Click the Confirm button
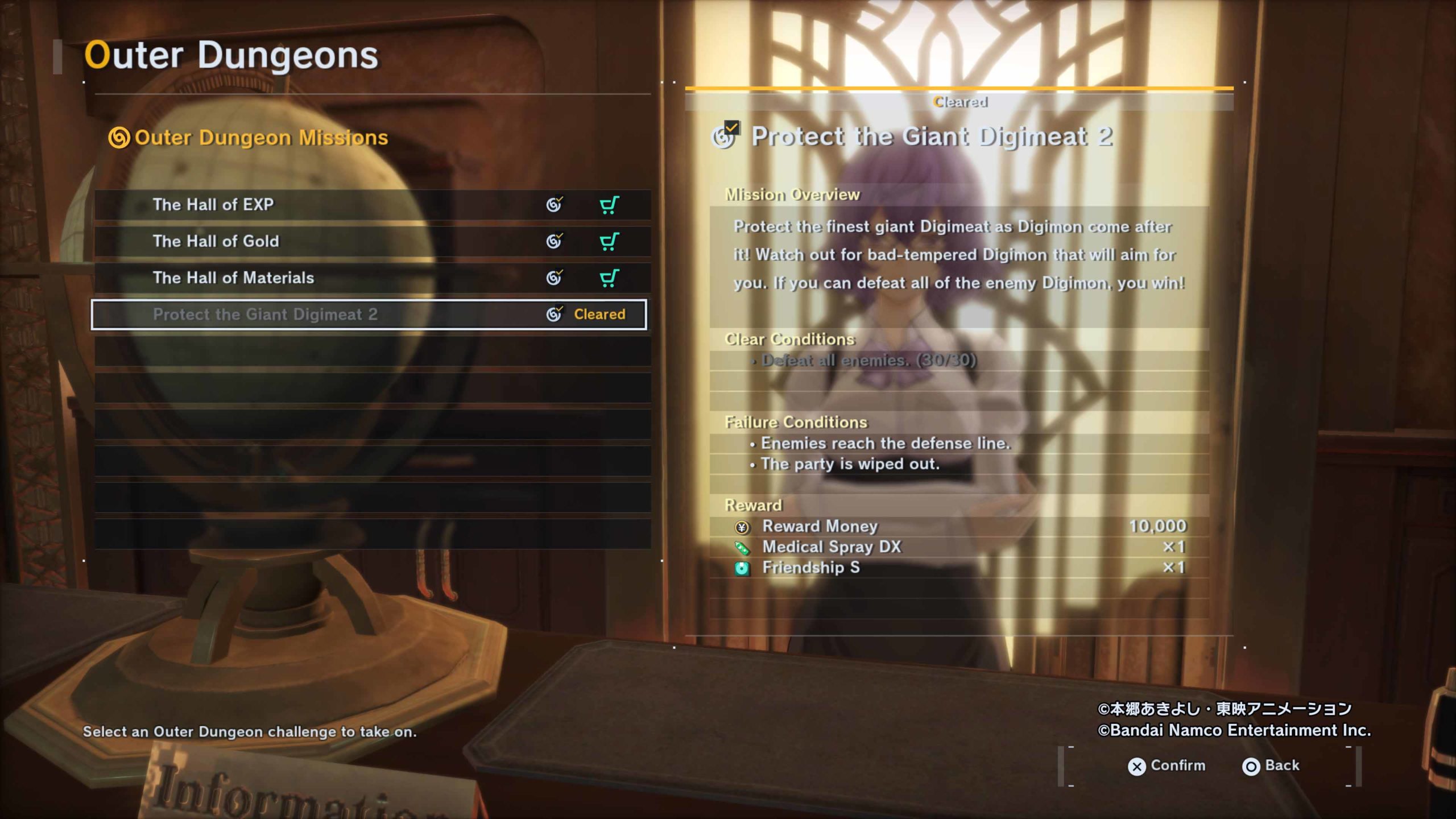The height and width of the screenshot is (819, 1456). [x=1166, y=766]
